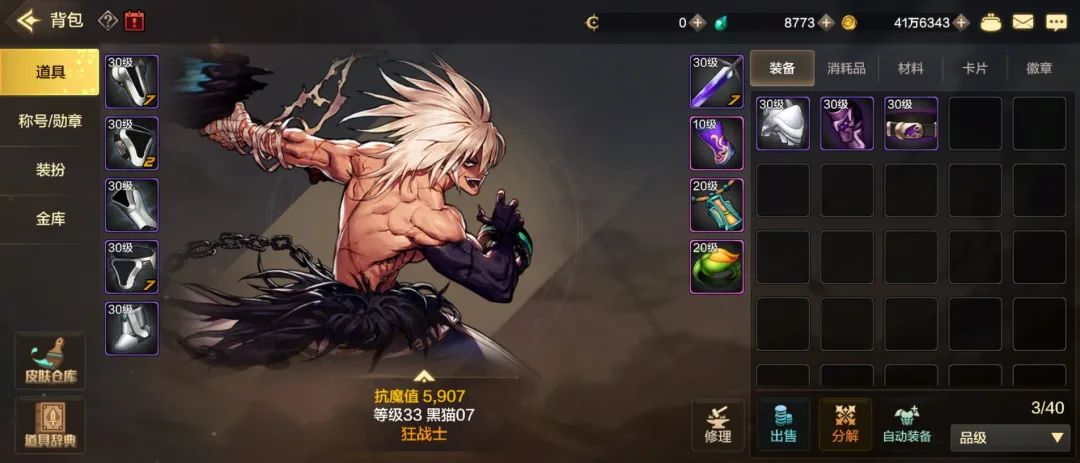Select the equipped purple sword weapon slot
1080x463 pixels.
[x=717, y=81]
